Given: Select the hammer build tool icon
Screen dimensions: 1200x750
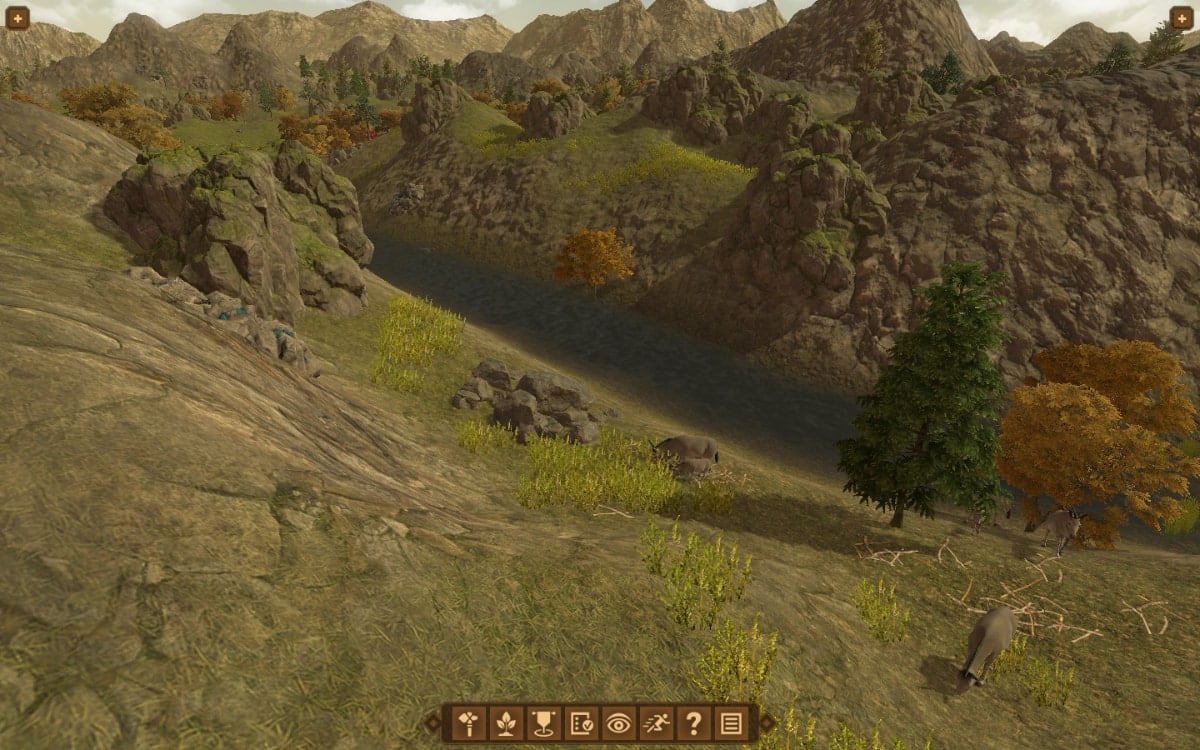Looking at the screenshot, I should pos(469,722).
